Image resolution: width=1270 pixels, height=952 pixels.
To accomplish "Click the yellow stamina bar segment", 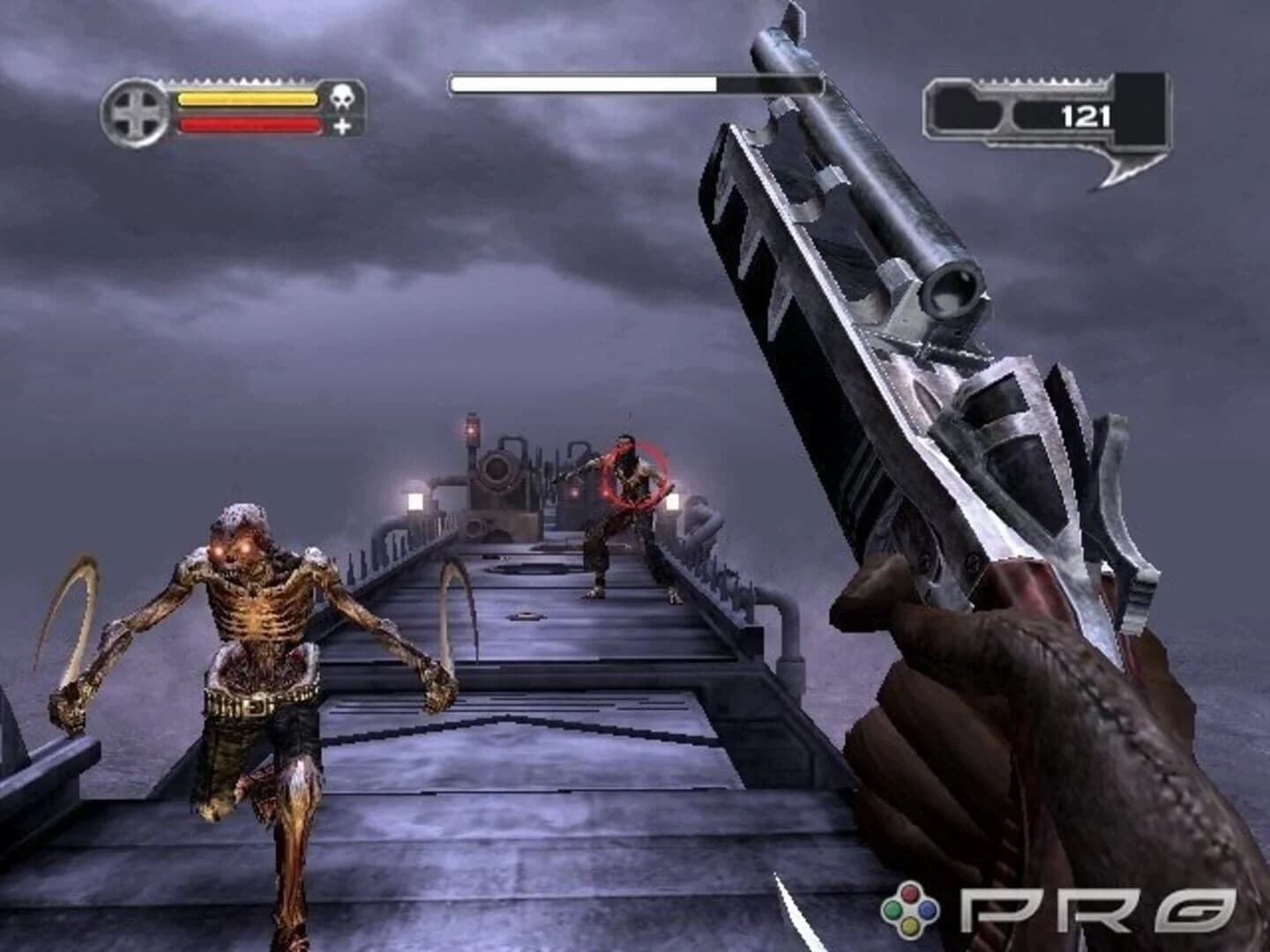I will [247, 100].
